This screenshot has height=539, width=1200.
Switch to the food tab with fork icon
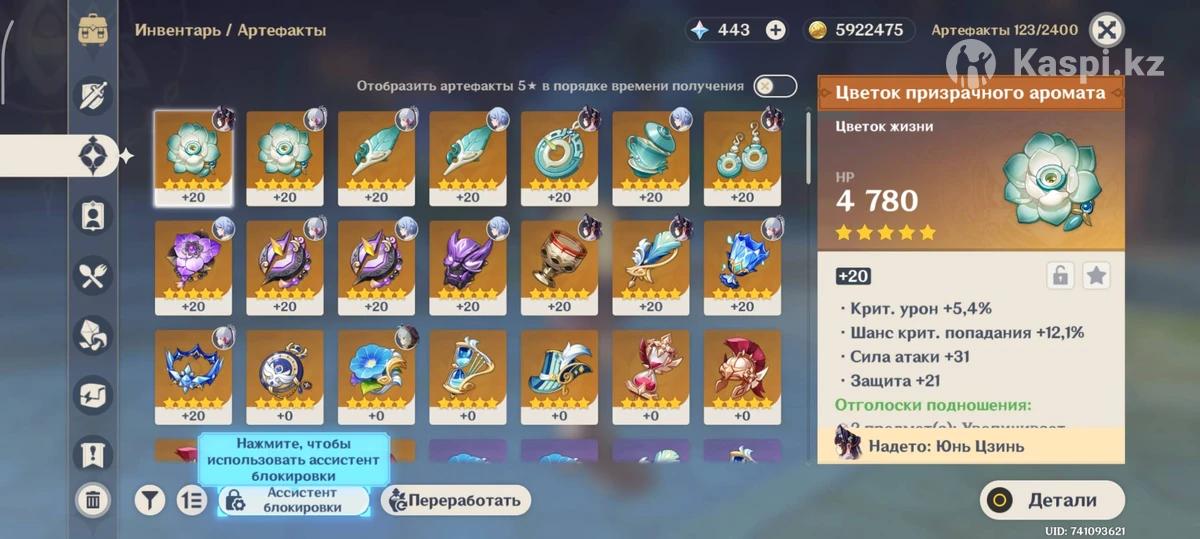point(93,275)
